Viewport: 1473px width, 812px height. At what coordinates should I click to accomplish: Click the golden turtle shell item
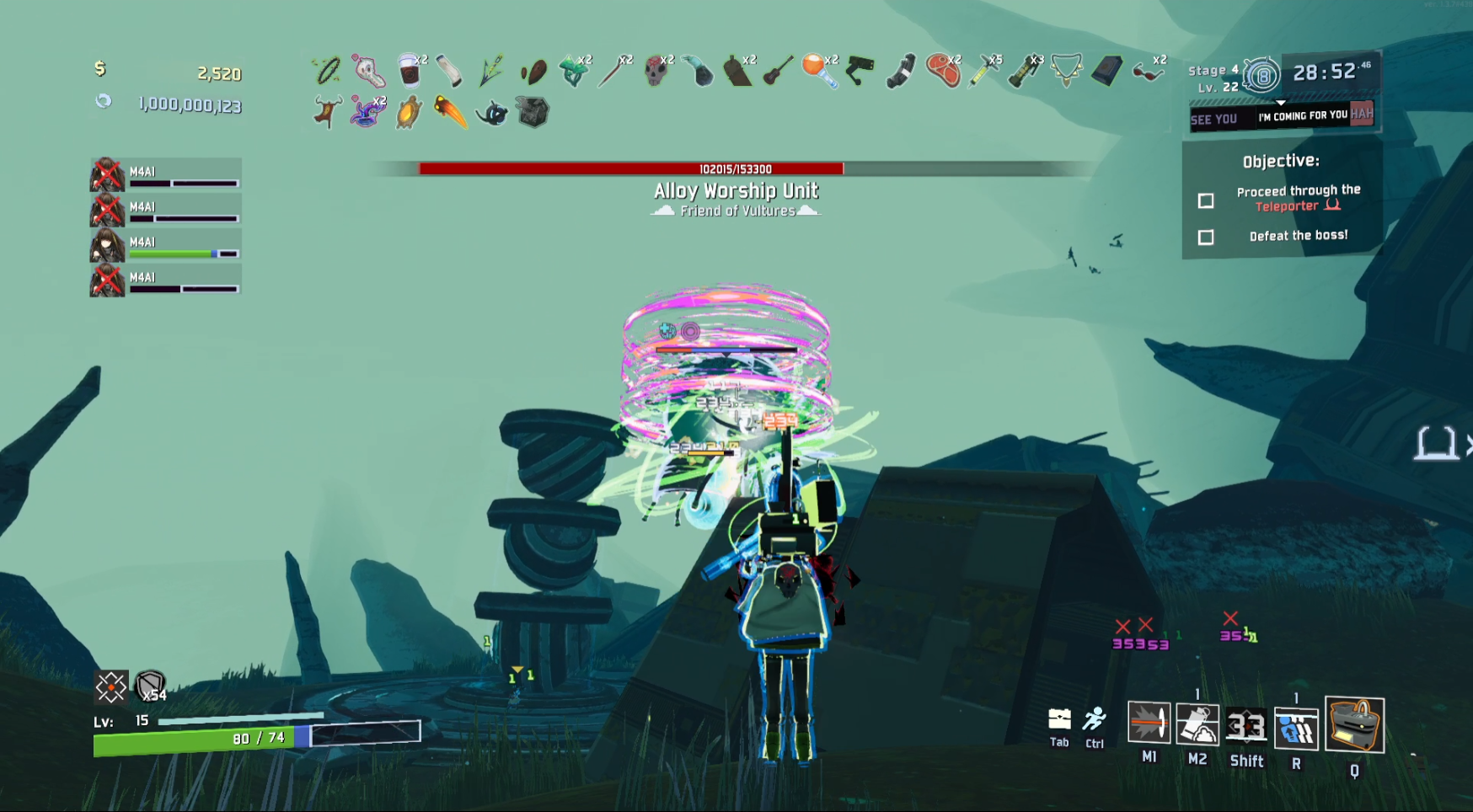click(x=409, y=112)
